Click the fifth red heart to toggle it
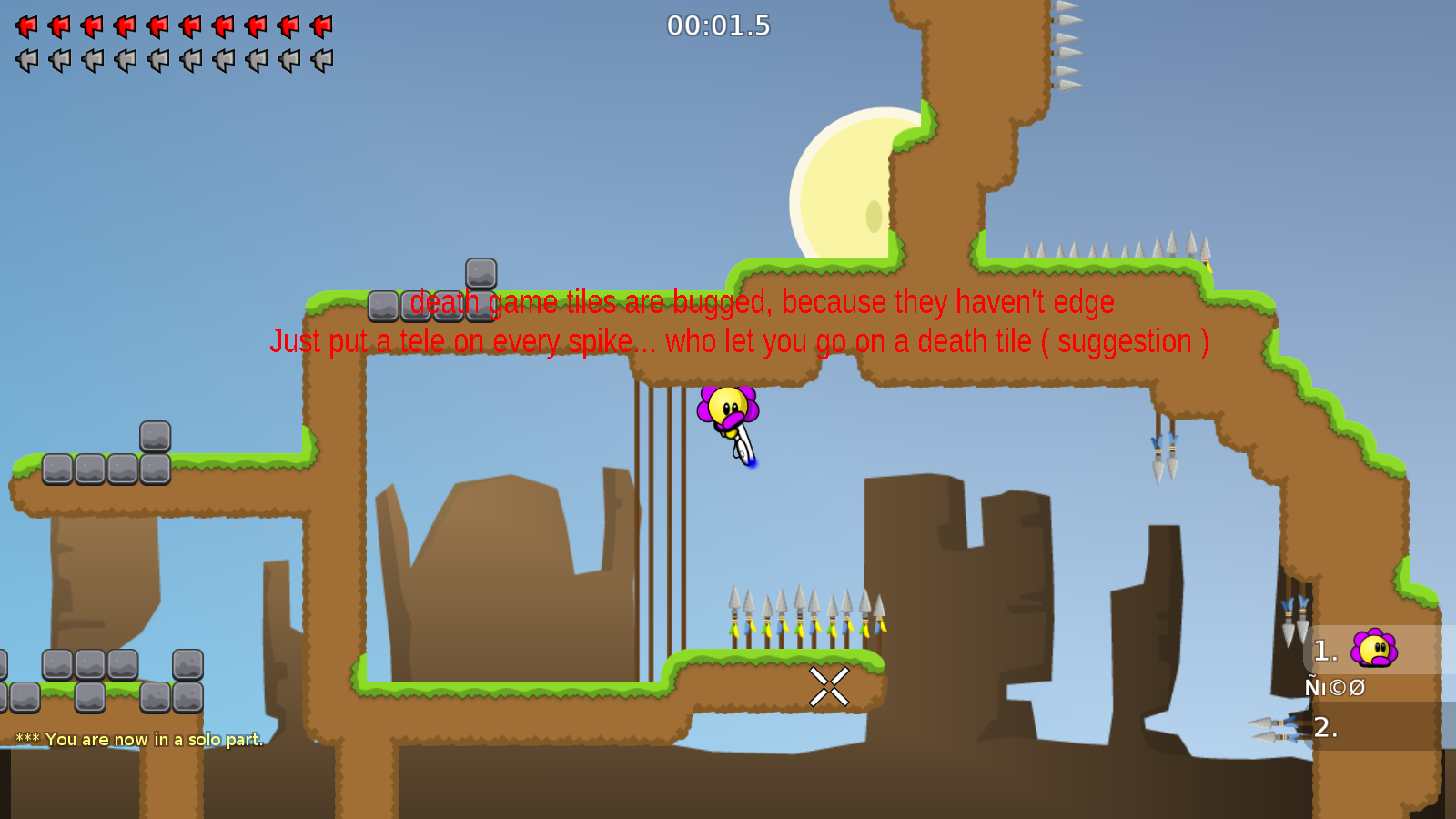Image resolution: width=1456 pixels, height=819 pixels. 157,25
